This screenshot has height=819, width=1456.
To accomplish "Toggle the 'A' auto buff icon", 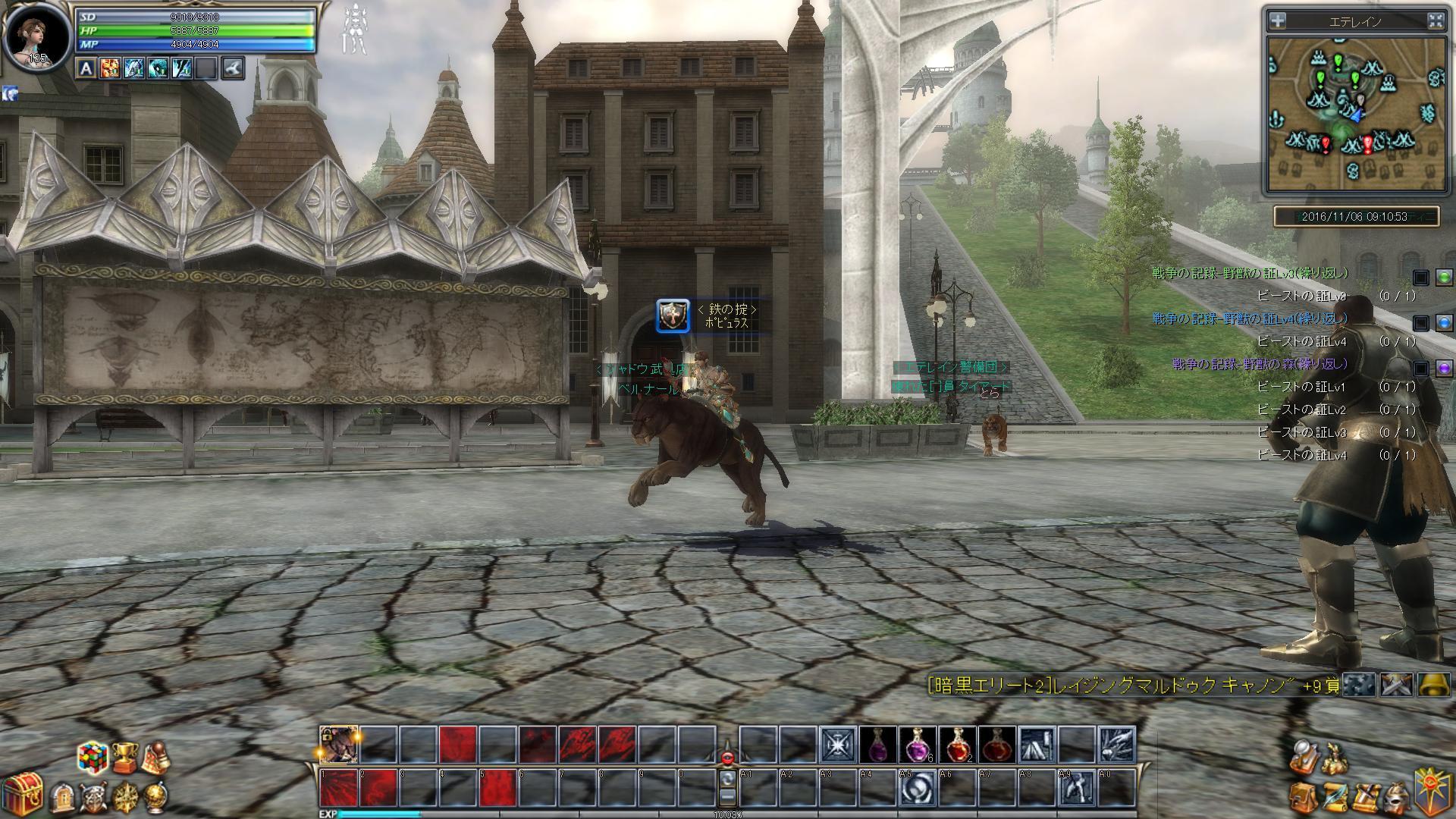I will (86, 69).
